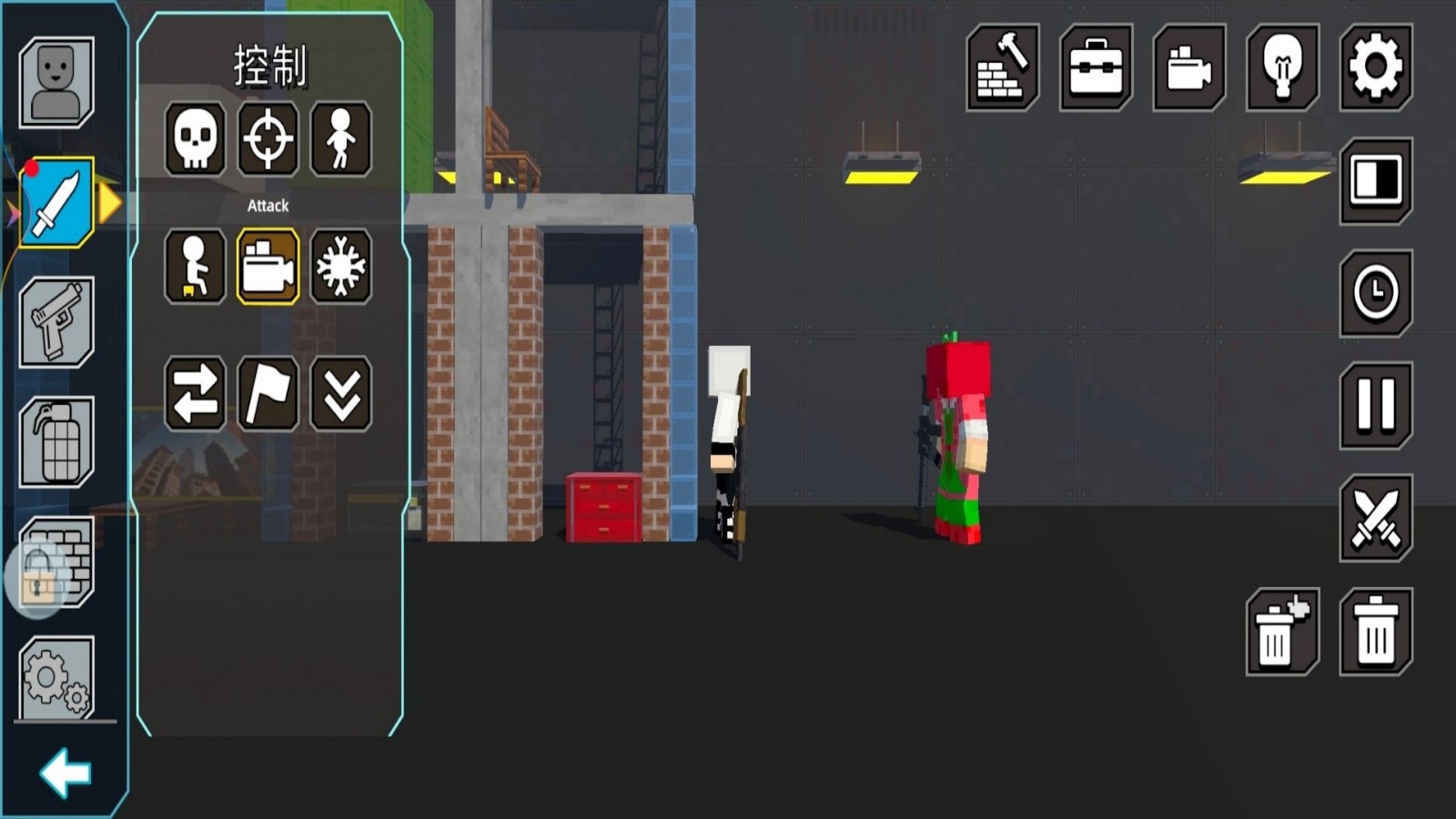
Task: Toggle the light bulb button
Action: tap(1282, 68)
